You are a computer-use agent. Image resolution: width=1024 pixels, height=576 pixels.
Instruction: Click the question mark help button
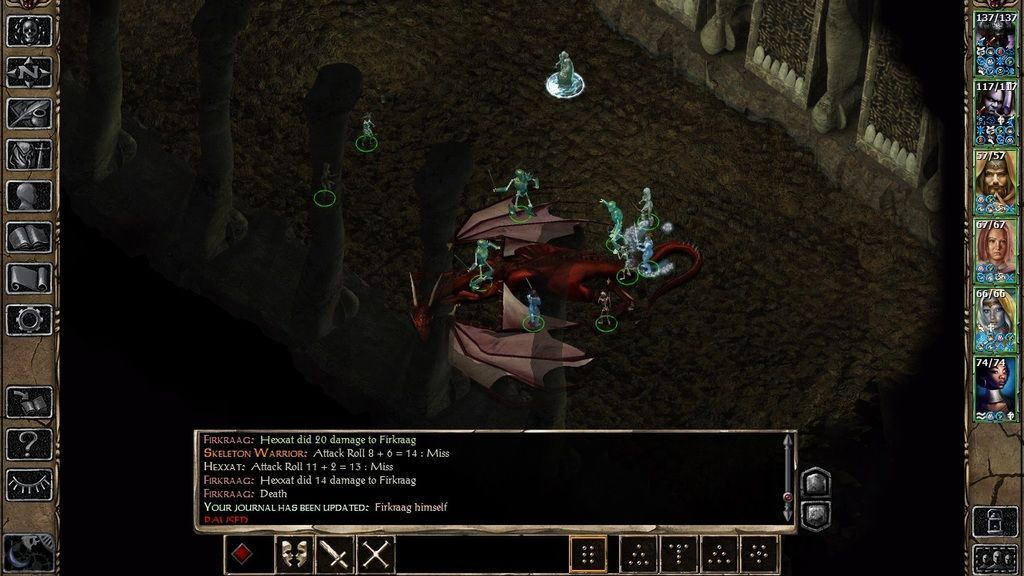click(x=29, y=443)
